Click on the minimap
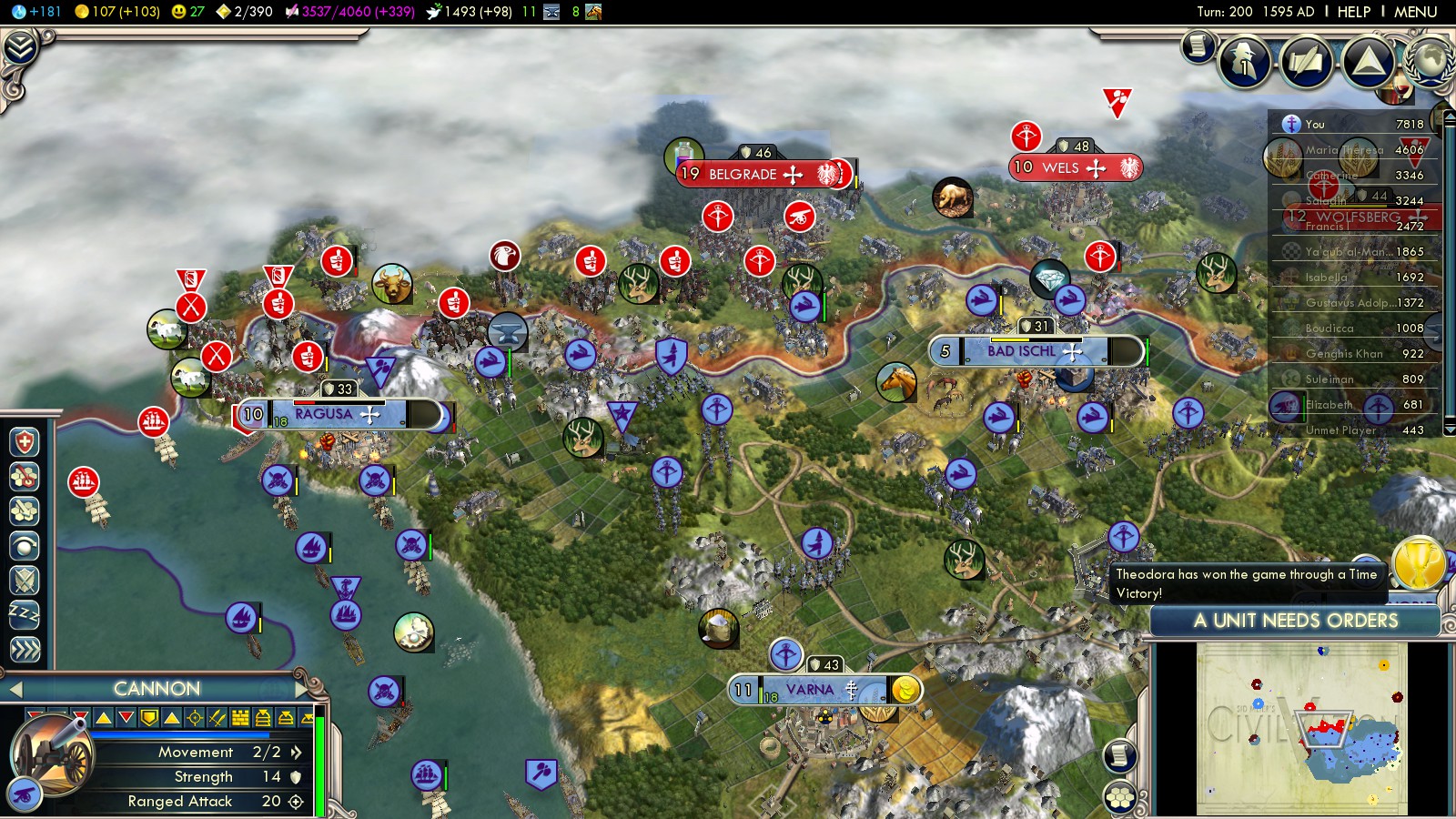The image size is (1456, 819). point(1301,728)
